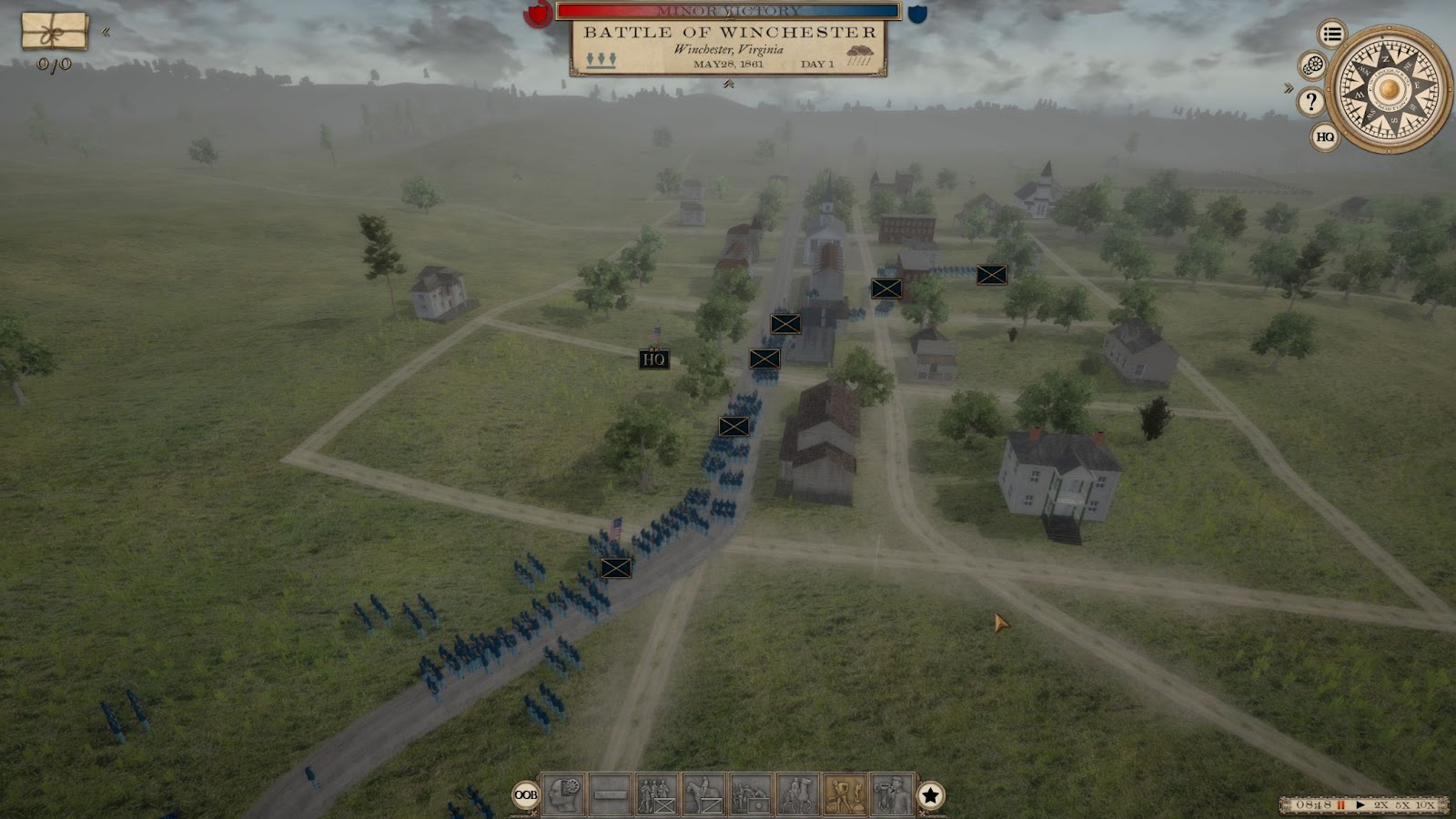Screen dimensions: 1456x819
Task: Resume normal speed with the play arrow
Action: click(1360, 805)
